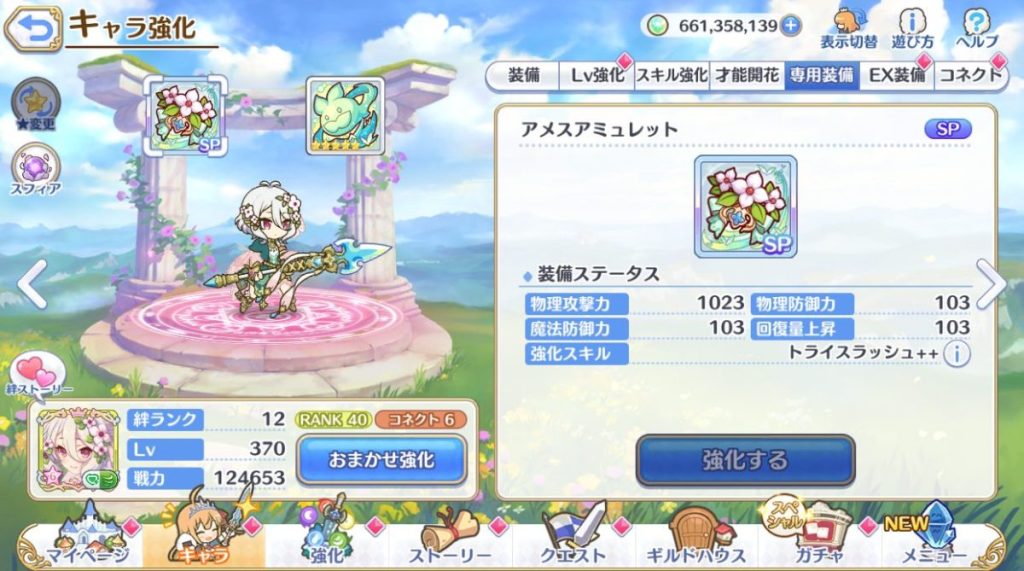Open the 遊び方 how-to-play guide
The image size is (1024, 571).
913,28
